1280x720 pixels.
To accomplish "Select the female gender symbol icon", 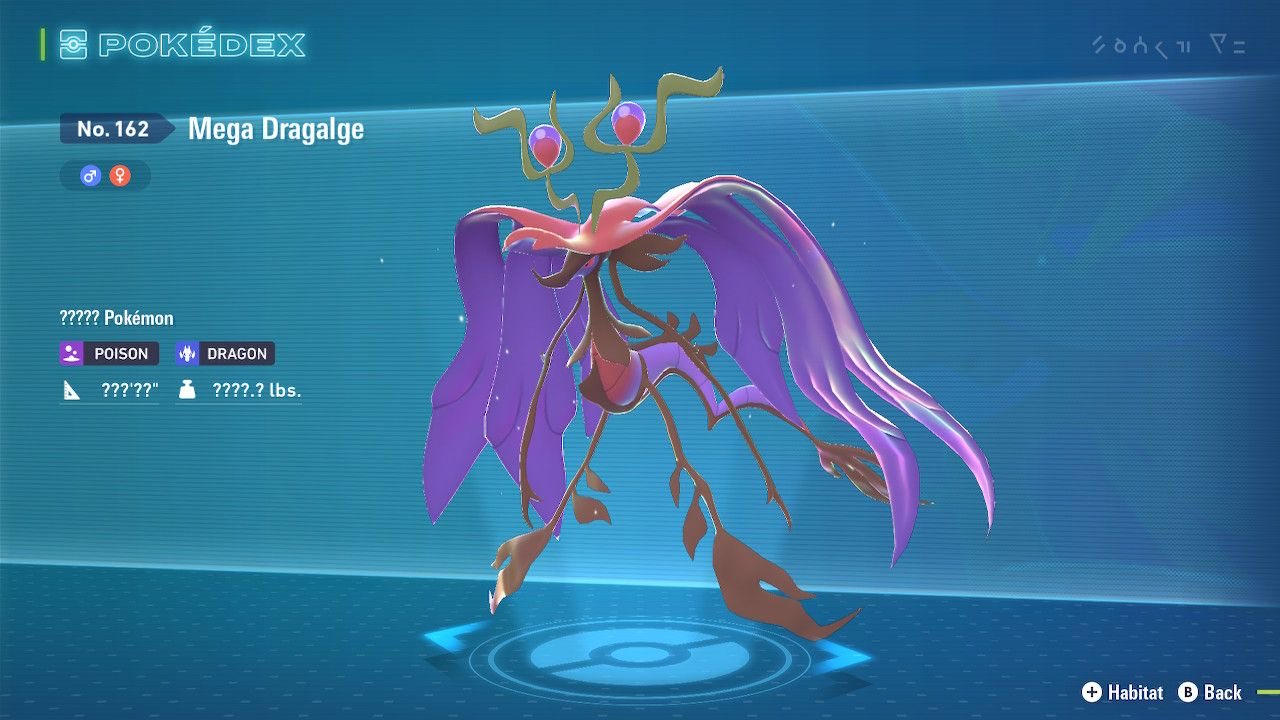I will [120, 176].
